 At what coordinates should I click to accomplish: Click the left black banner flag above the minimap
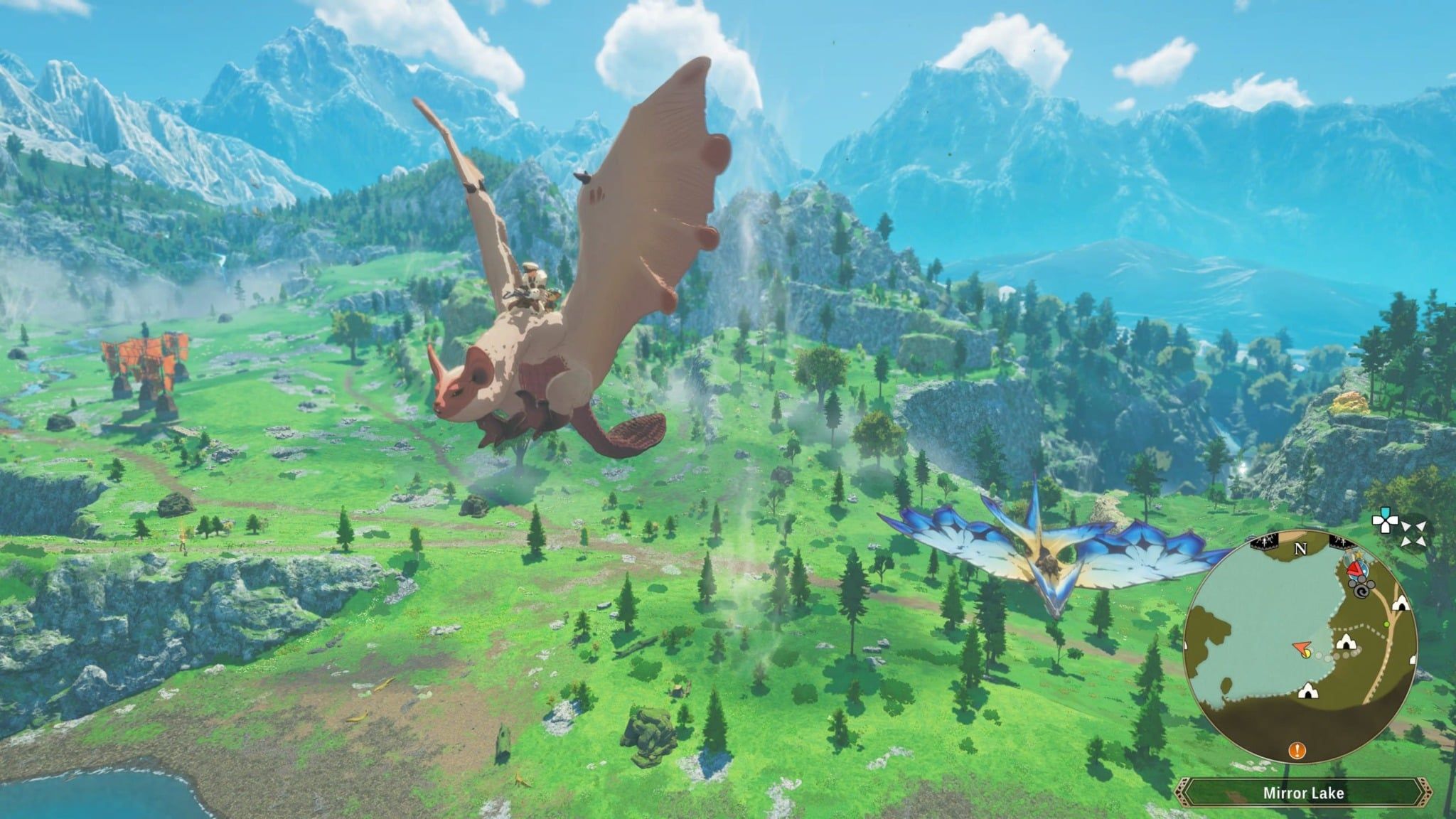point(1264,542)
